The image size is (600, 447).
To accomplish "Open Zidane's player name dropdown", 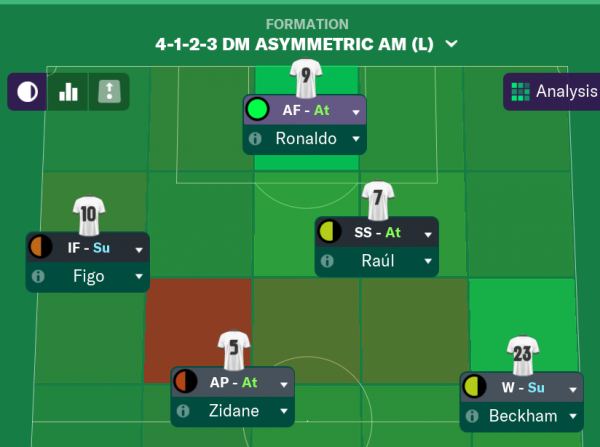I will [283, 410].
